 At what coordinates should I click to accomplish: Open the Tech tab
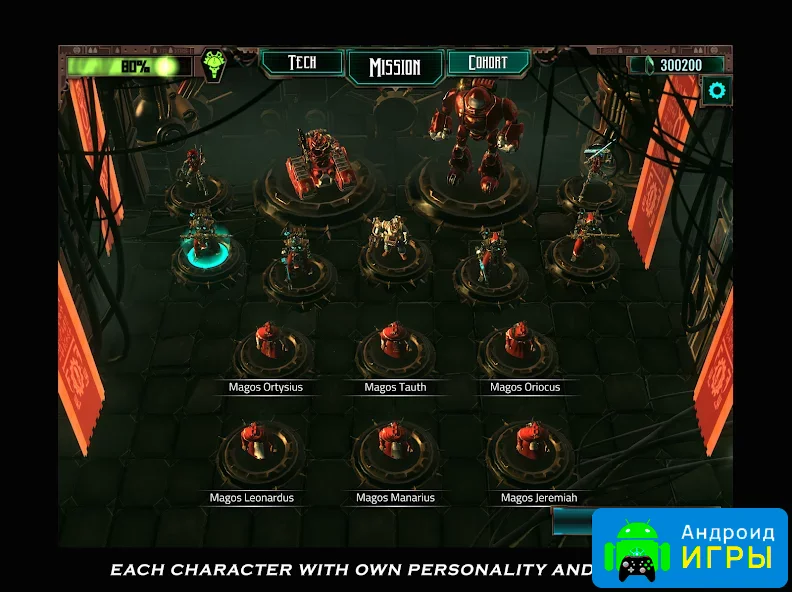[302, 63]
